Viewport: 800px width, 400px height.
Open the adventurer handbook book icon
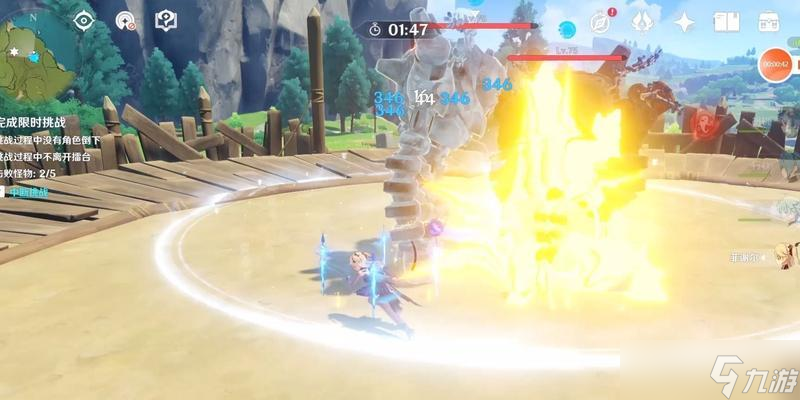(727, 22)
